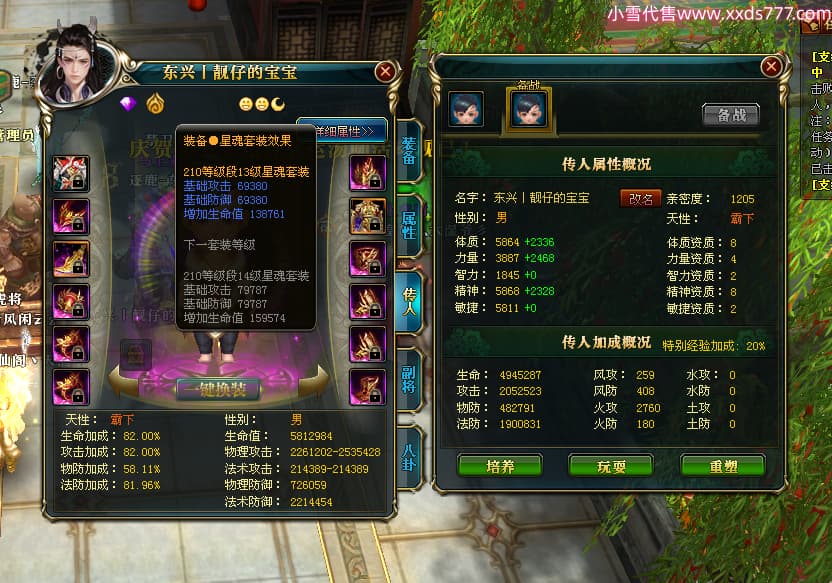
Task: Click the golden flame emblem icon
Action: (155, 104)
